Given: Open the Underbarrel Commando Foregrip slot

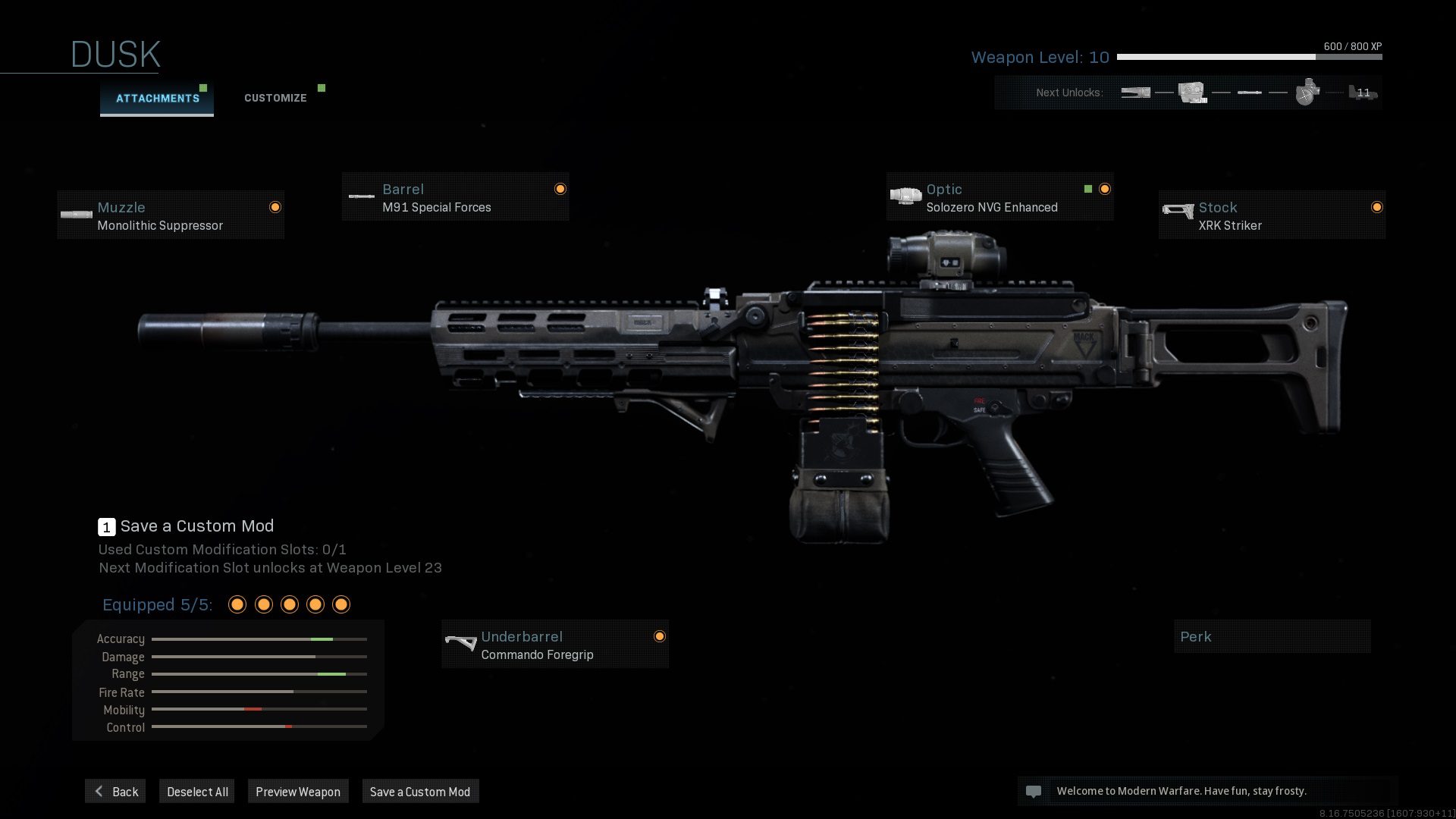Looking at the screenshot, I should tap(555, 645).
